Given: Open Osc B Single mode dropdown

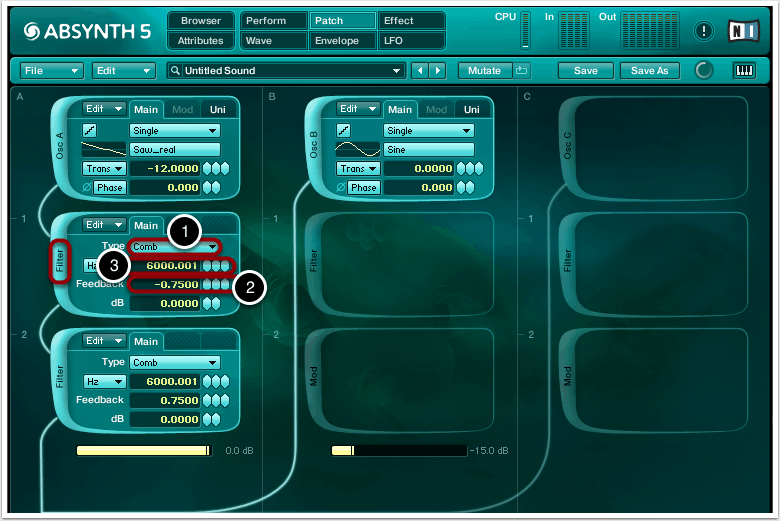Looking at the screenshot, I should tap(429, 131).
